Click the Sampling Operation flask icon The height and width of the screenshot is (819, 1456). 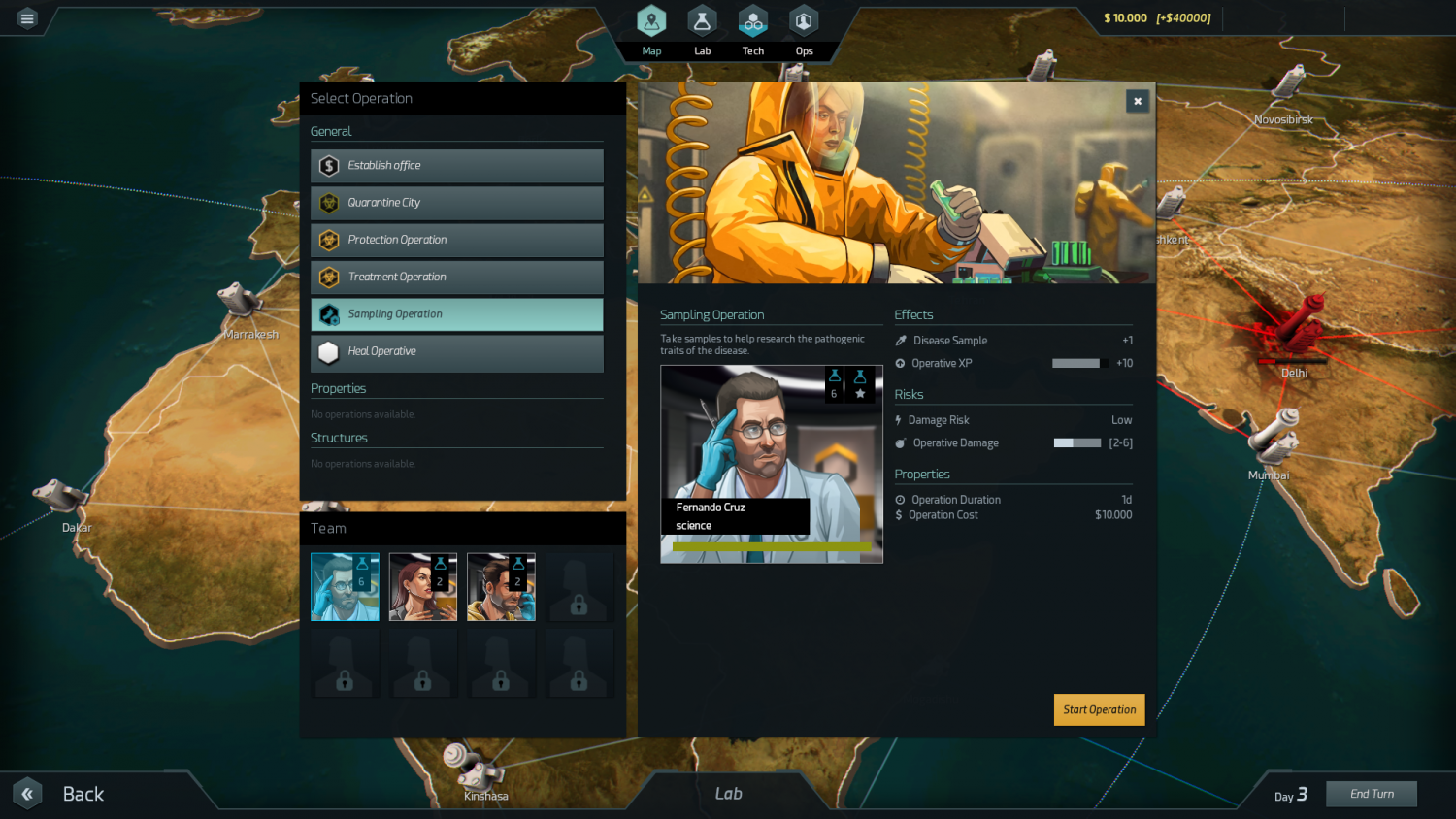(x=328, y=313)
